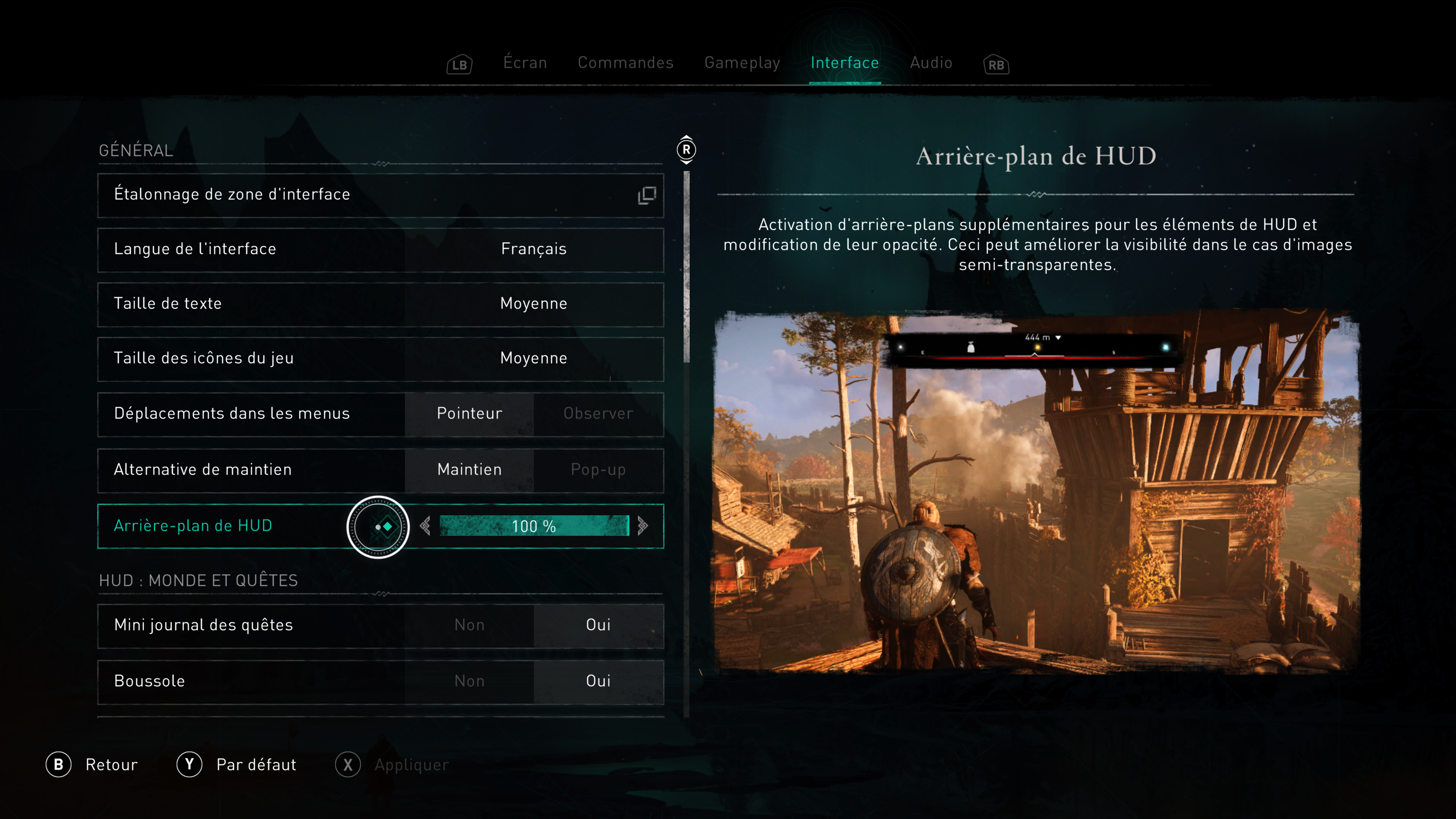1456x819 pixels.
Task: Show the Audio settings tab
Action: (930, 63)
